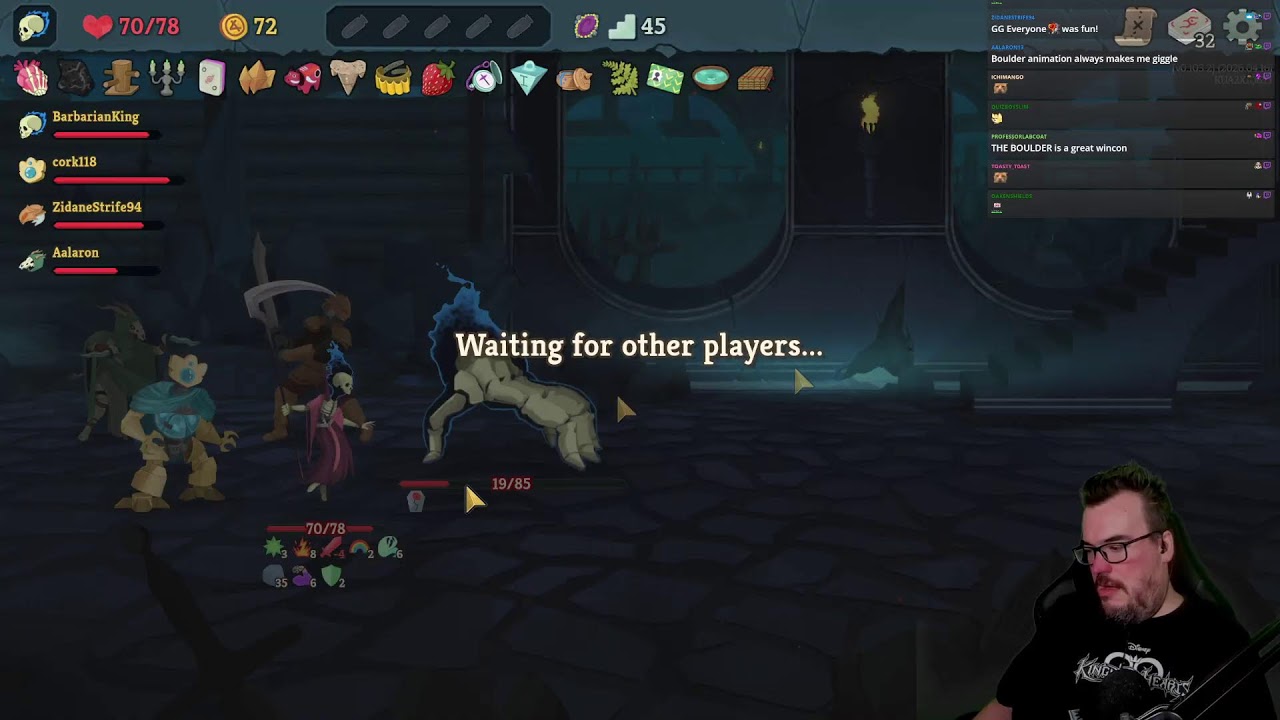This screenshot has height=720, width=1280.
Task: Open the treasure map scroll
Action: [x=1137, y=26]
